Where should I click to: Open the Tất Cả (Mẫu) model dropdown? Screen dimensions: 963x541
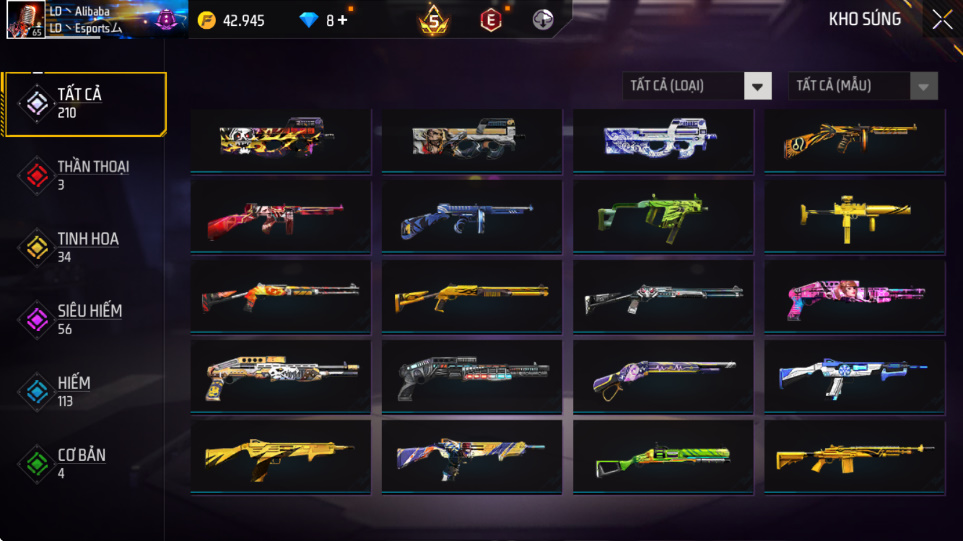[863, 86]
